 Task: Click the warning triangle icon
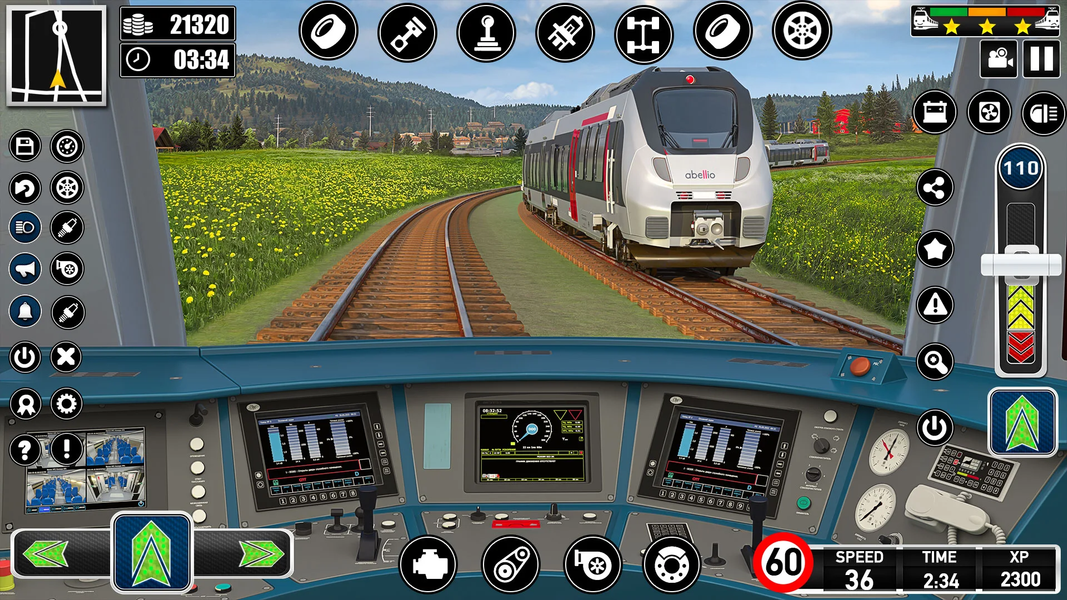tap(935, 303)
